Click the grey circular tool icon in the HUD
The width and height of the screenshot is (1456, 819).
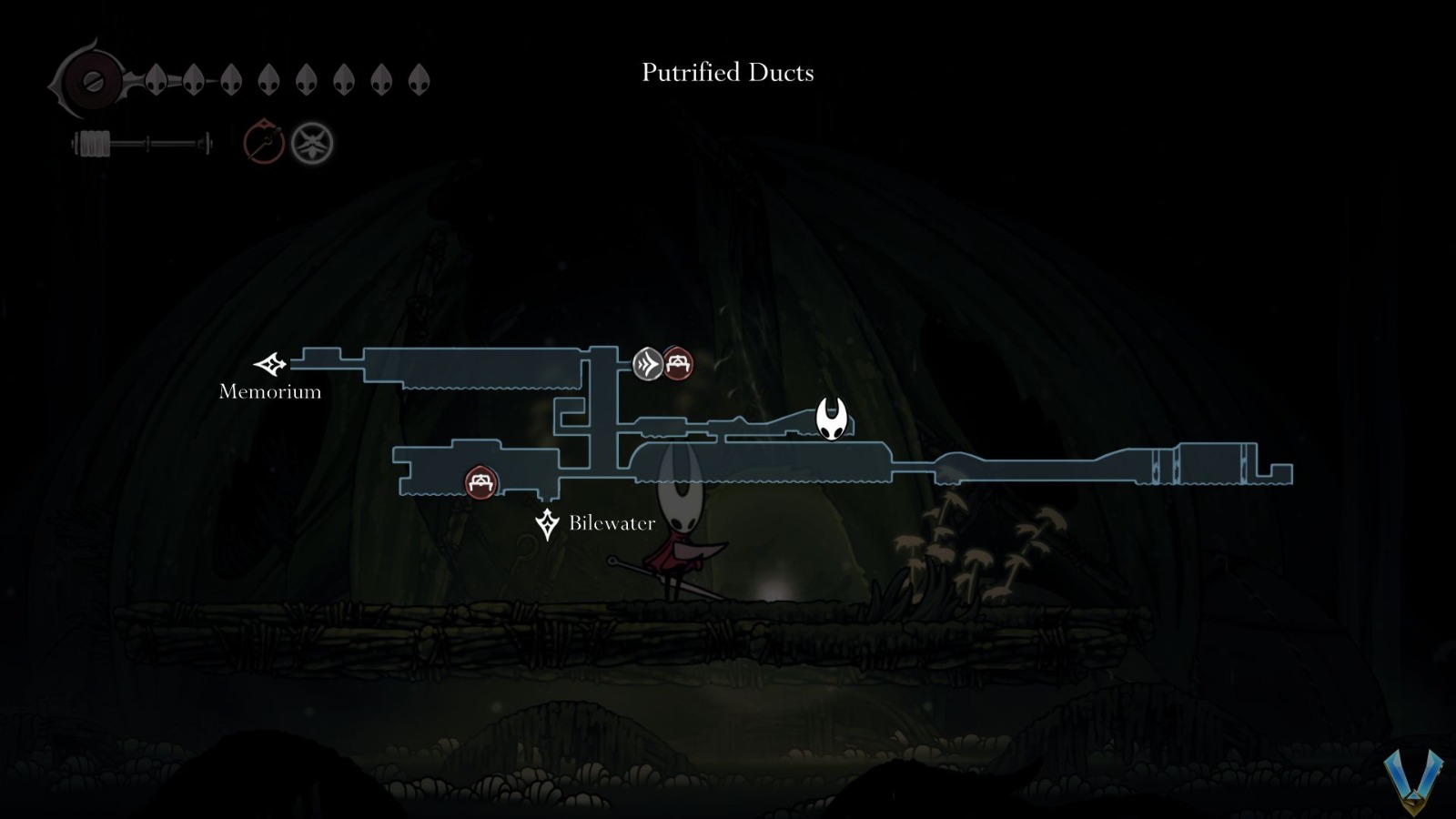click(312, 144)
